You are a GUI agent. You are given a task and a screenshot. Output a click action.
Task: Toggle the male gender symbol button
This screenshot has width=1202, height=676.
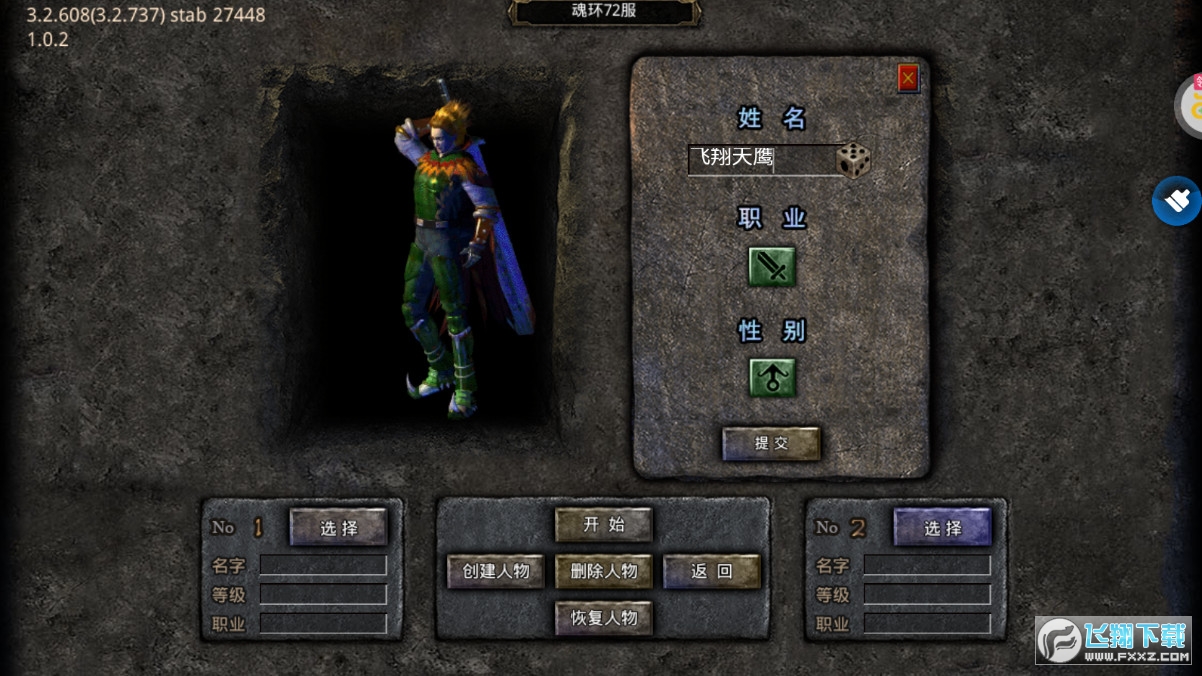tap(773, 378)
